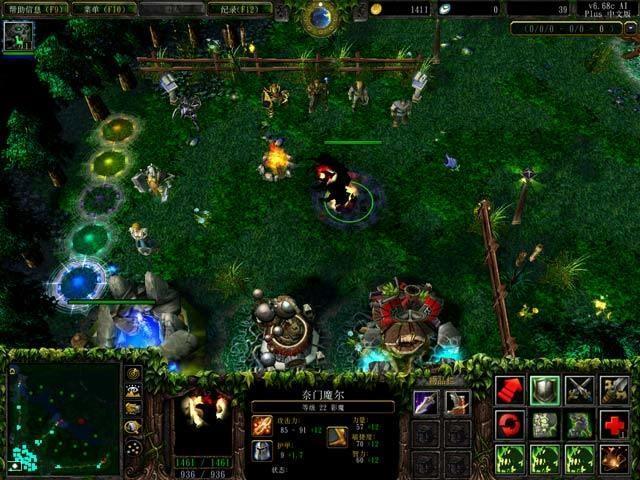Select the inventory item beside the purple blade

pos(458,402)
